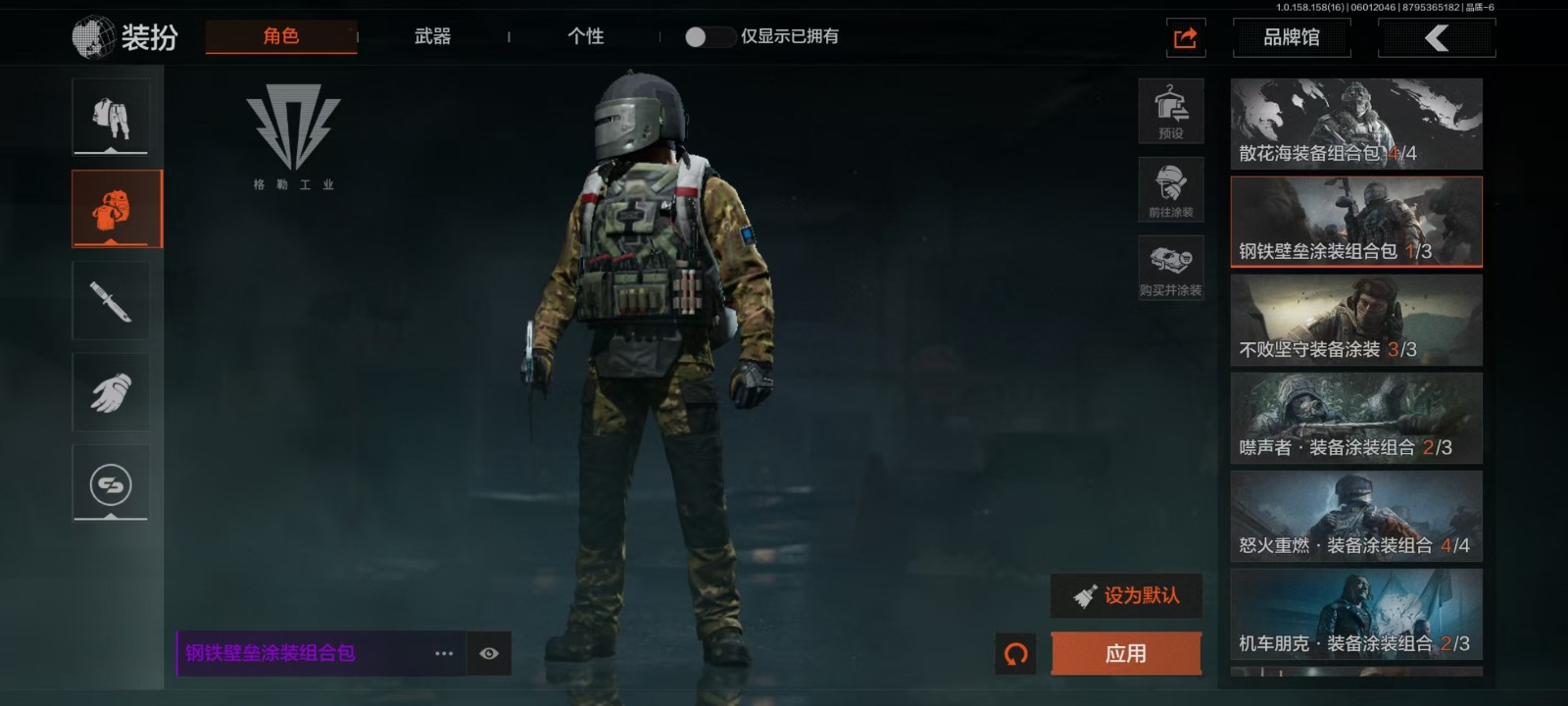Click the orange share icon button

point(1186,38)
